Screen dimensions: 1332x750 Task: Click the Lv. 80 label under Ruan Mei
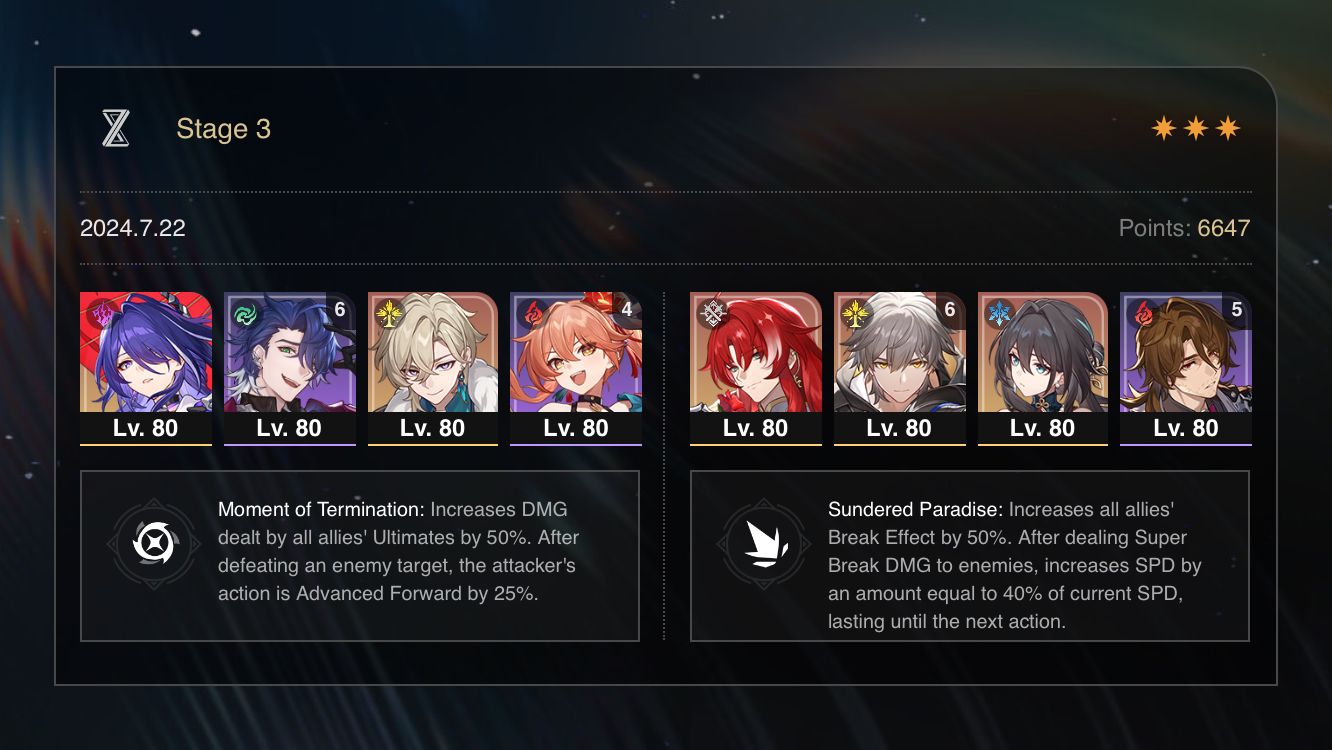point(1042,428)
